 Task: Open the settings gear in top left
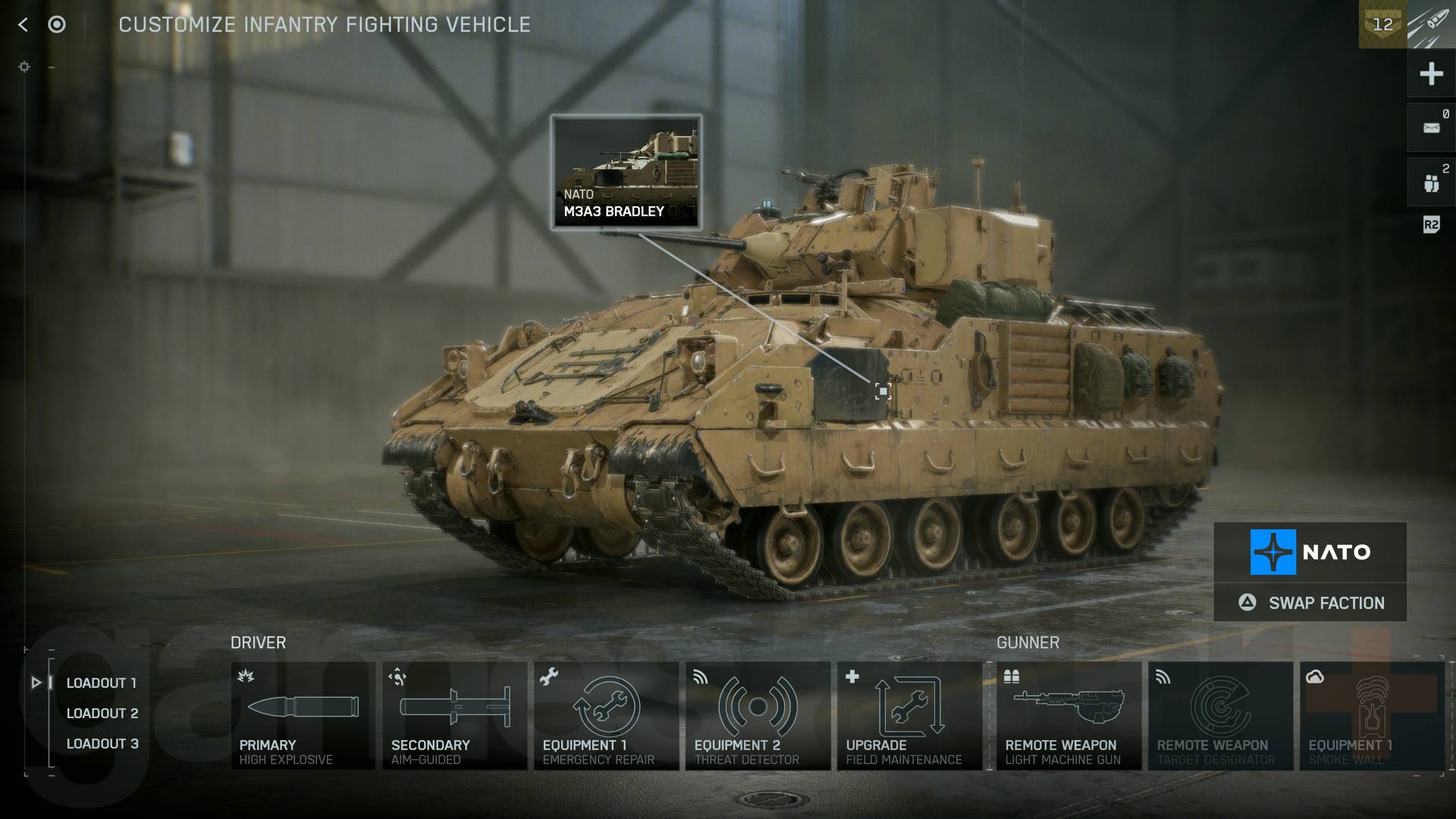[25, 67]
